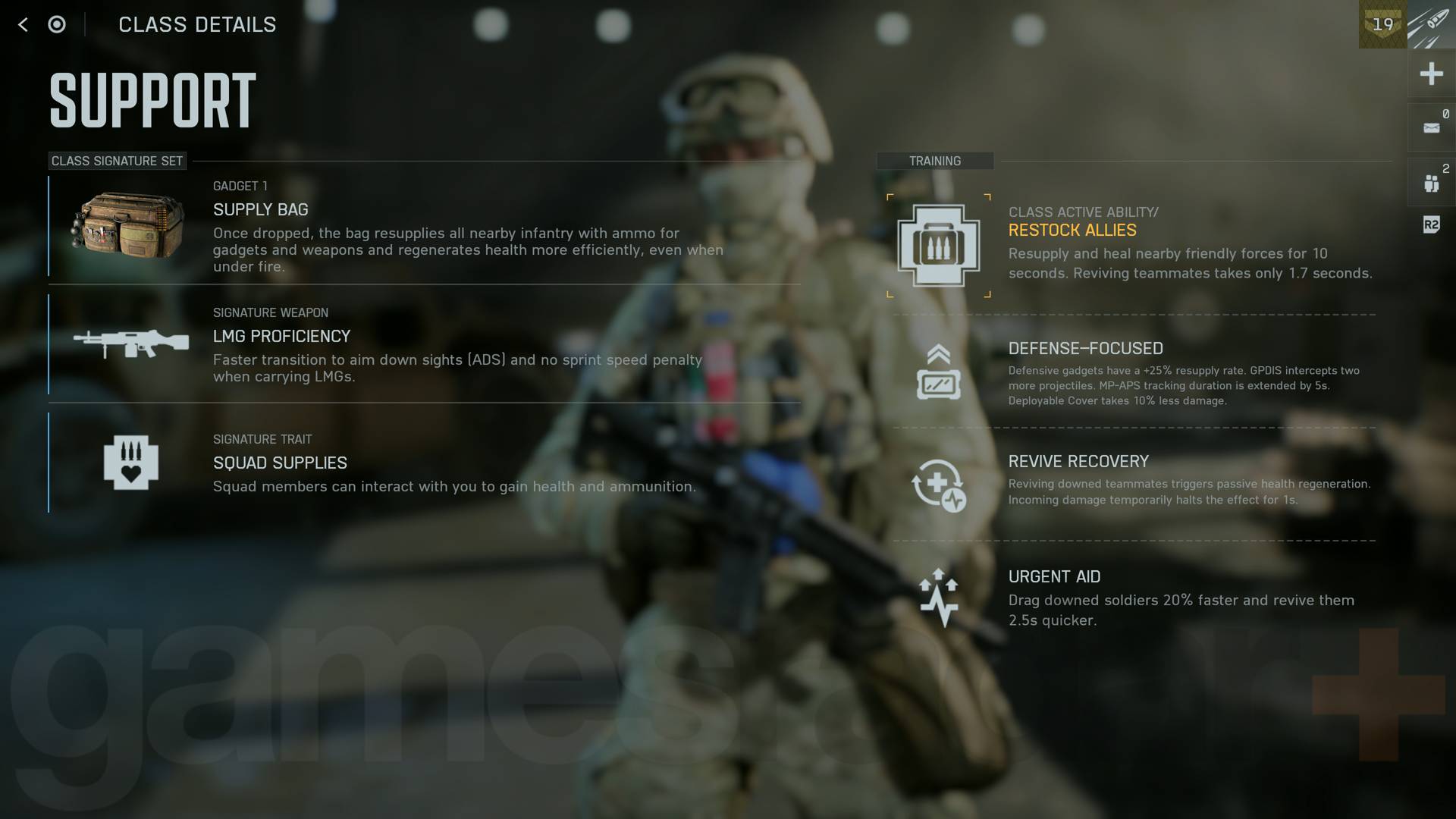Open the mail inbox icon
Viewport: 1456px width, 819px height.
1432,127
